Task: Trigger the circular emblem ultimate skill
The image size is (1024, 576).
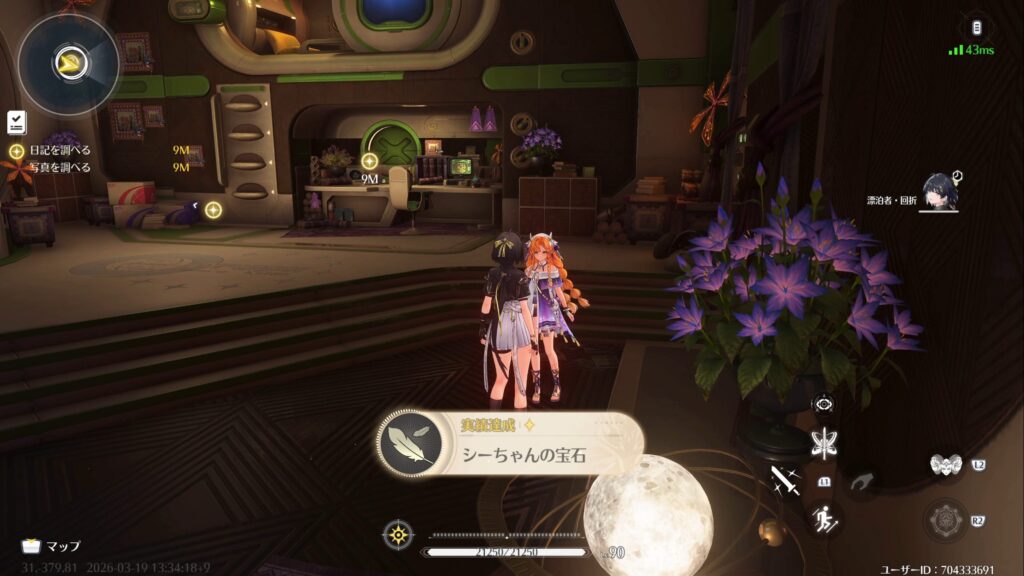Action: [x=945, y=520]
